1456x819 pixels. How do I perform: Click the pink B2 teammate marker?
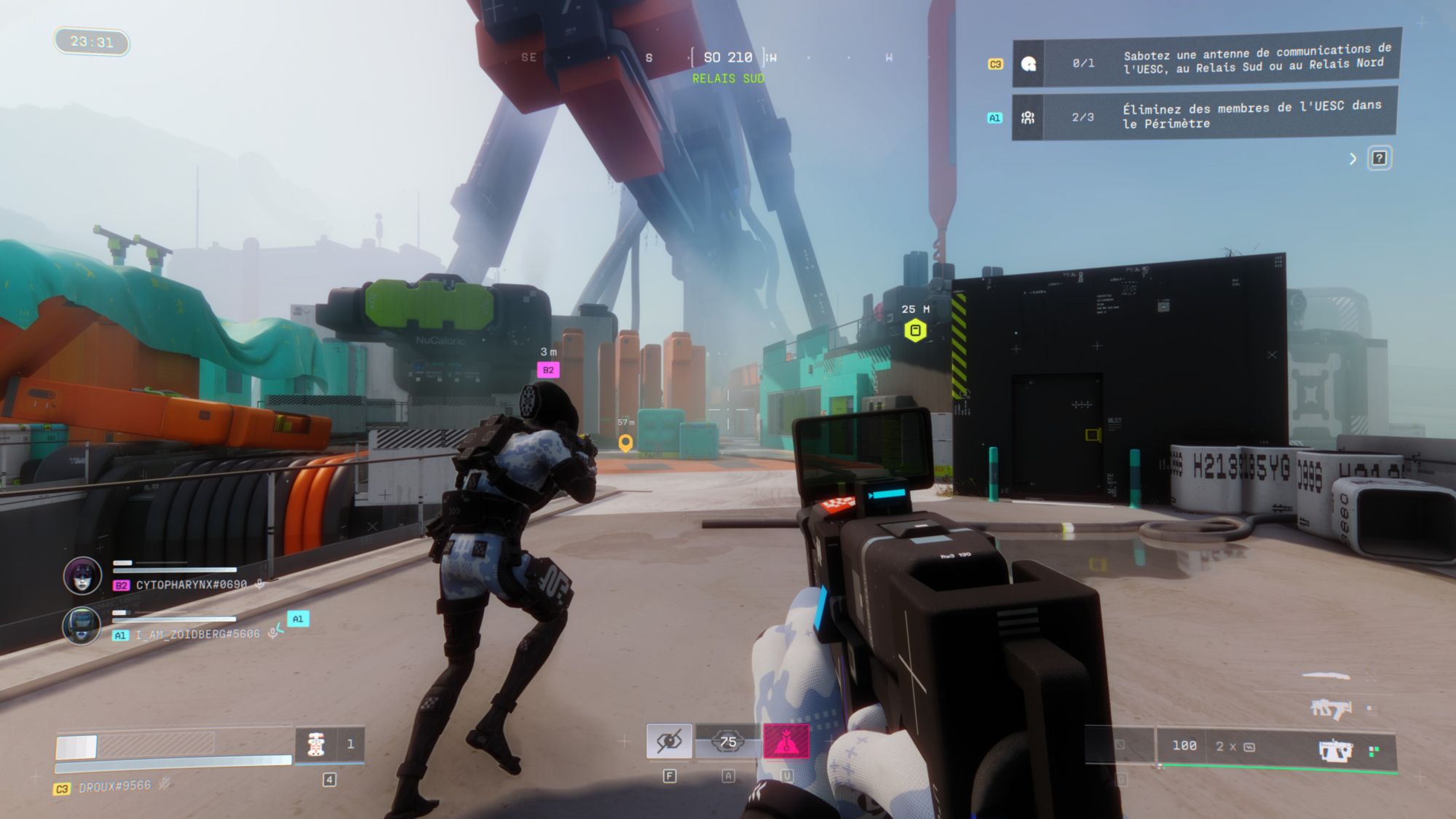548,370
